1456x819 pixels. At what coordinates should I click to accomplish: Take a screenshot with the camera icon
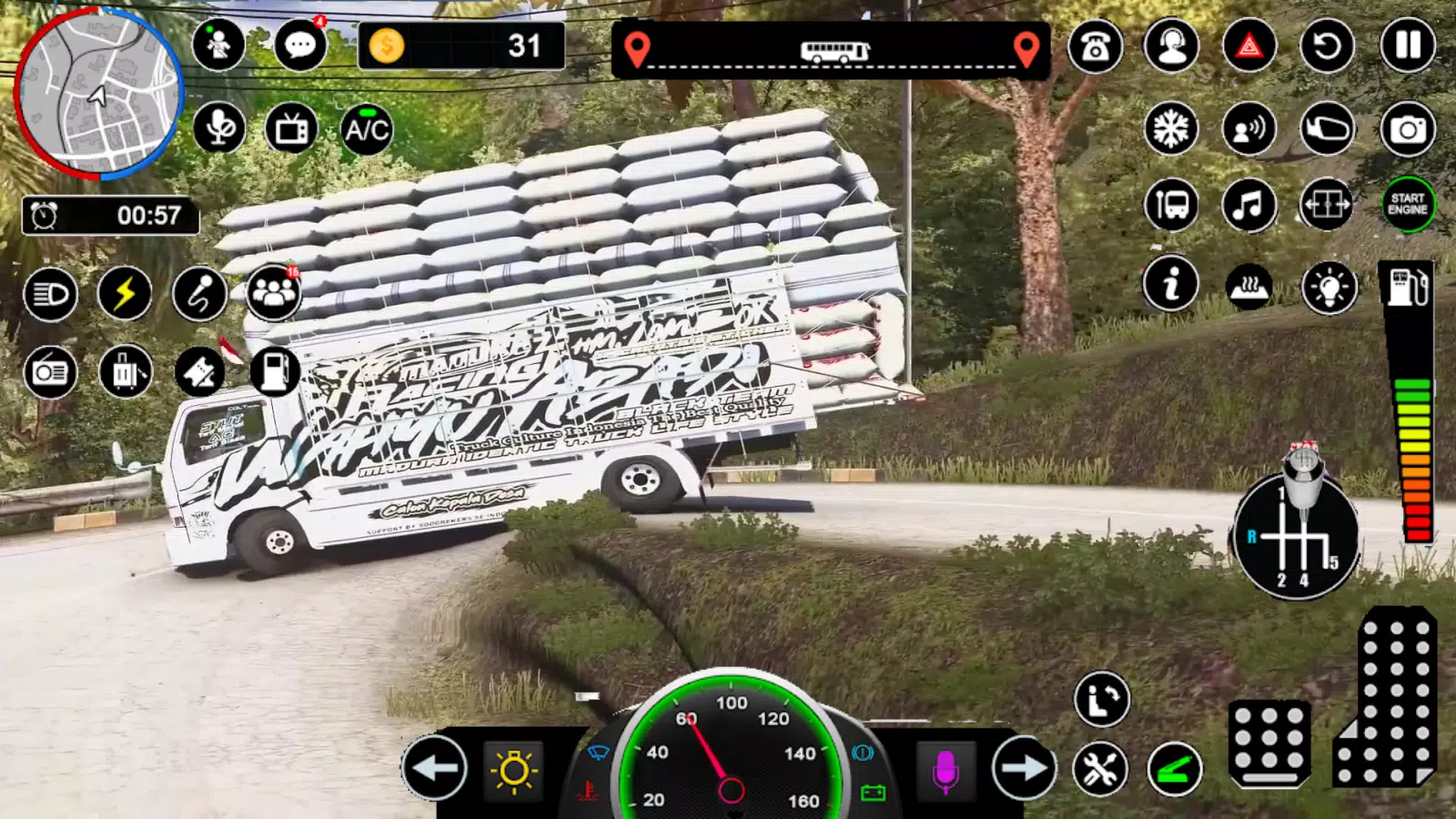click(x=1406, y=128)
